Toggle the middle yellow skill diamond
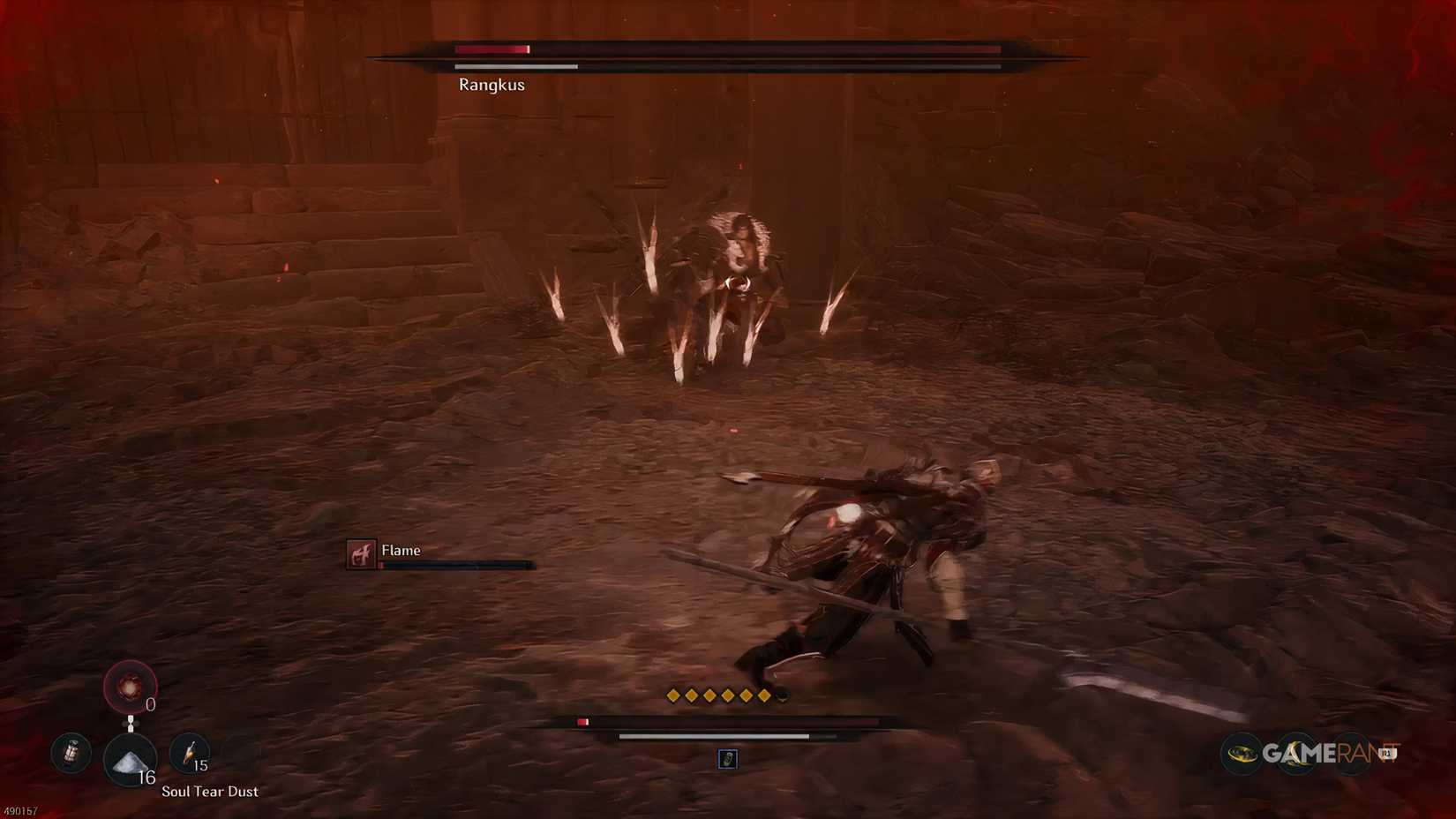Viewport: 1456px width, 819px height. [x=717, y=695]
